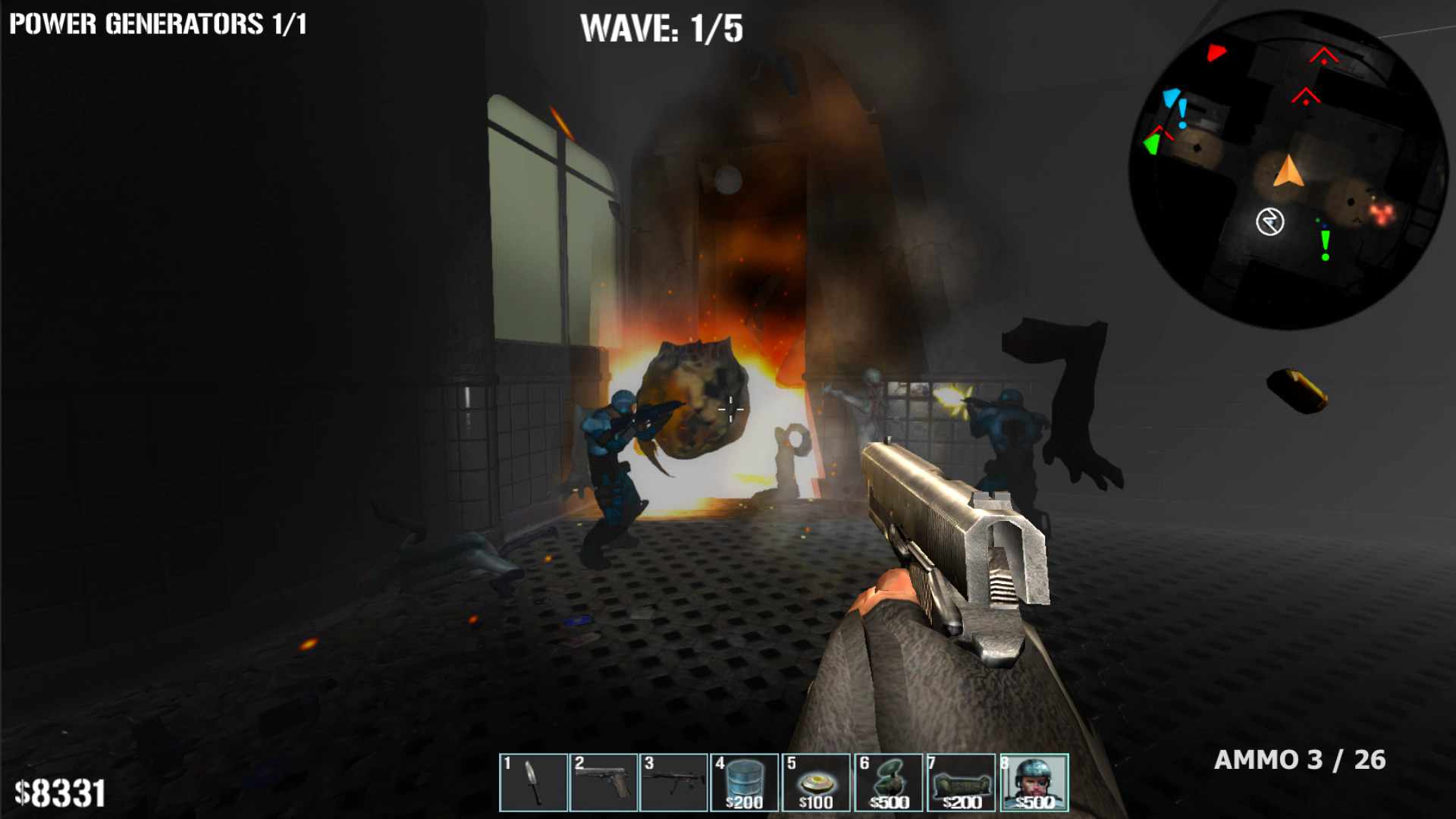Screen dimensions: 1456x819
Task: Pick the $200 sandbag barricade slot
Action: [x=960, y=783]
